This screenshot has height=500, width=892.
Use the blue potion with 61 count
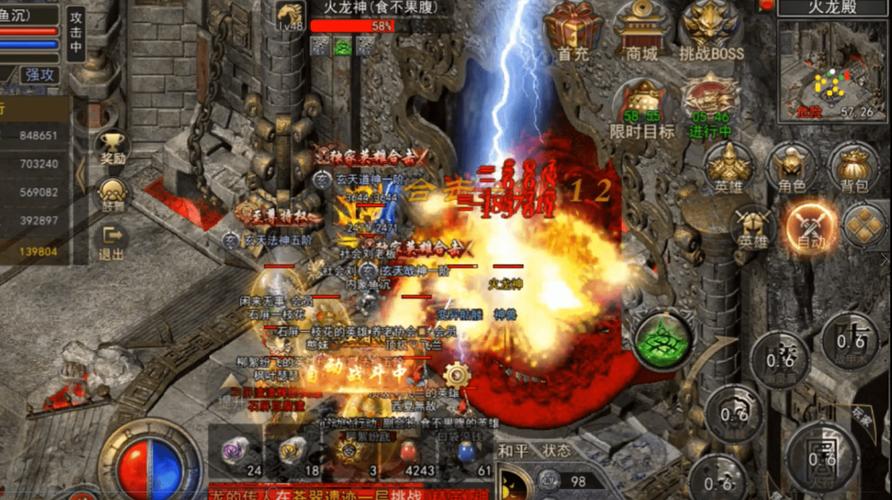[467, 452]
